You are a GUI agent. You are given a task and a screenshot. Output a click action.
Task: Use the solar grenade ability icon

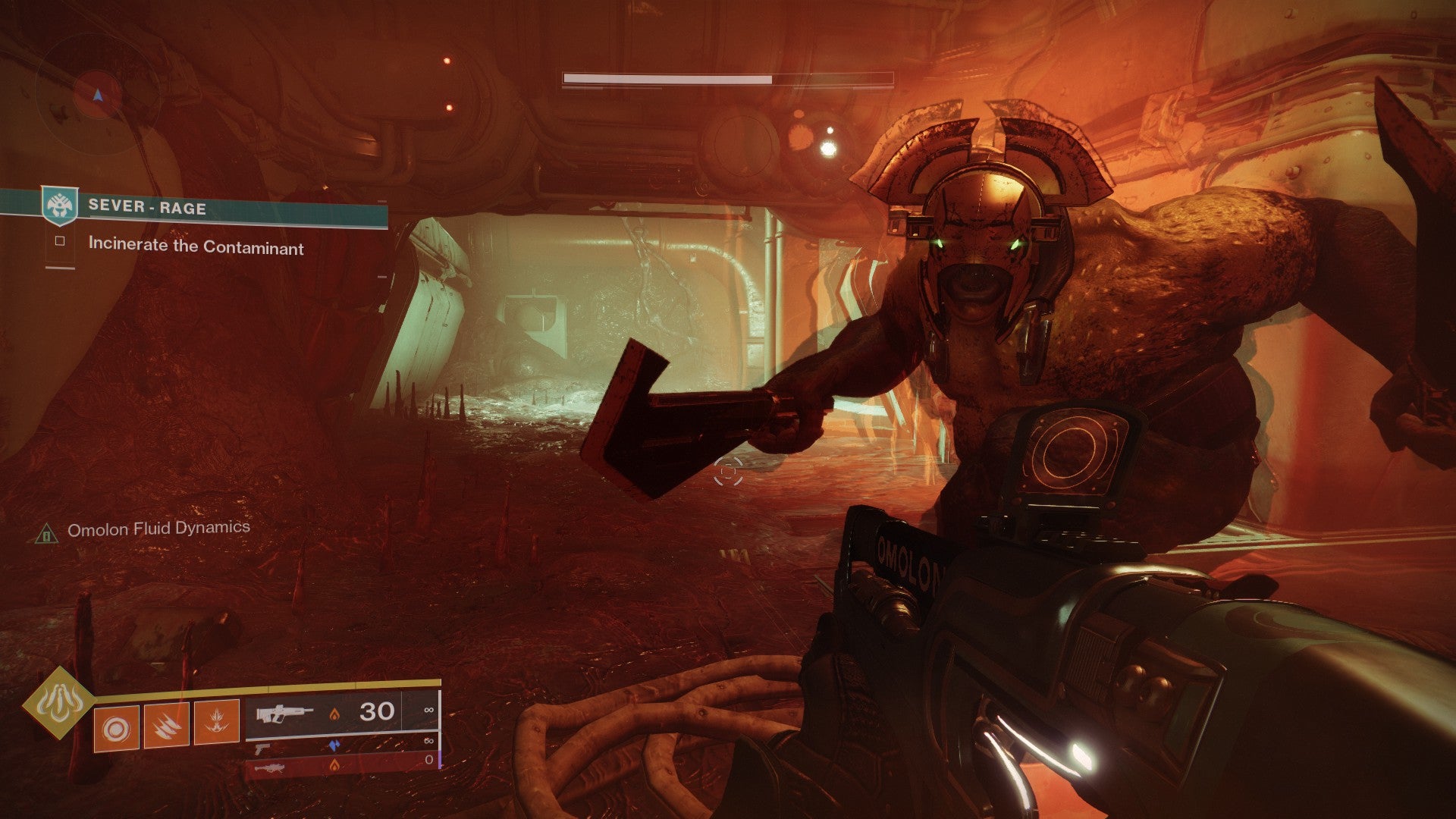click(x=116, y=727)
